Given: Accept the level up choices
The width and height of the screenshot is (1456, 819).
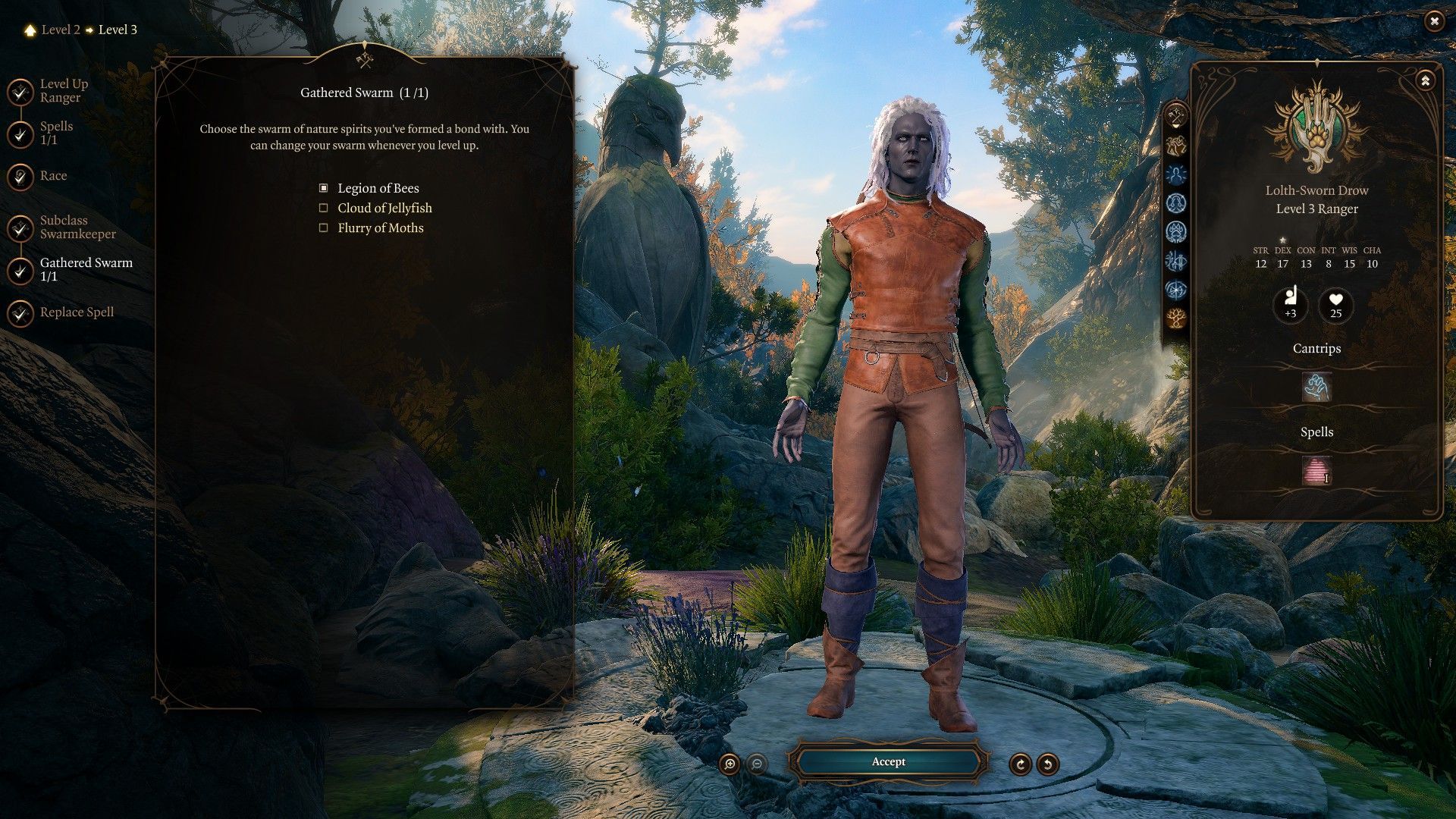Looking at the screenshot, I should coord(888,761).
